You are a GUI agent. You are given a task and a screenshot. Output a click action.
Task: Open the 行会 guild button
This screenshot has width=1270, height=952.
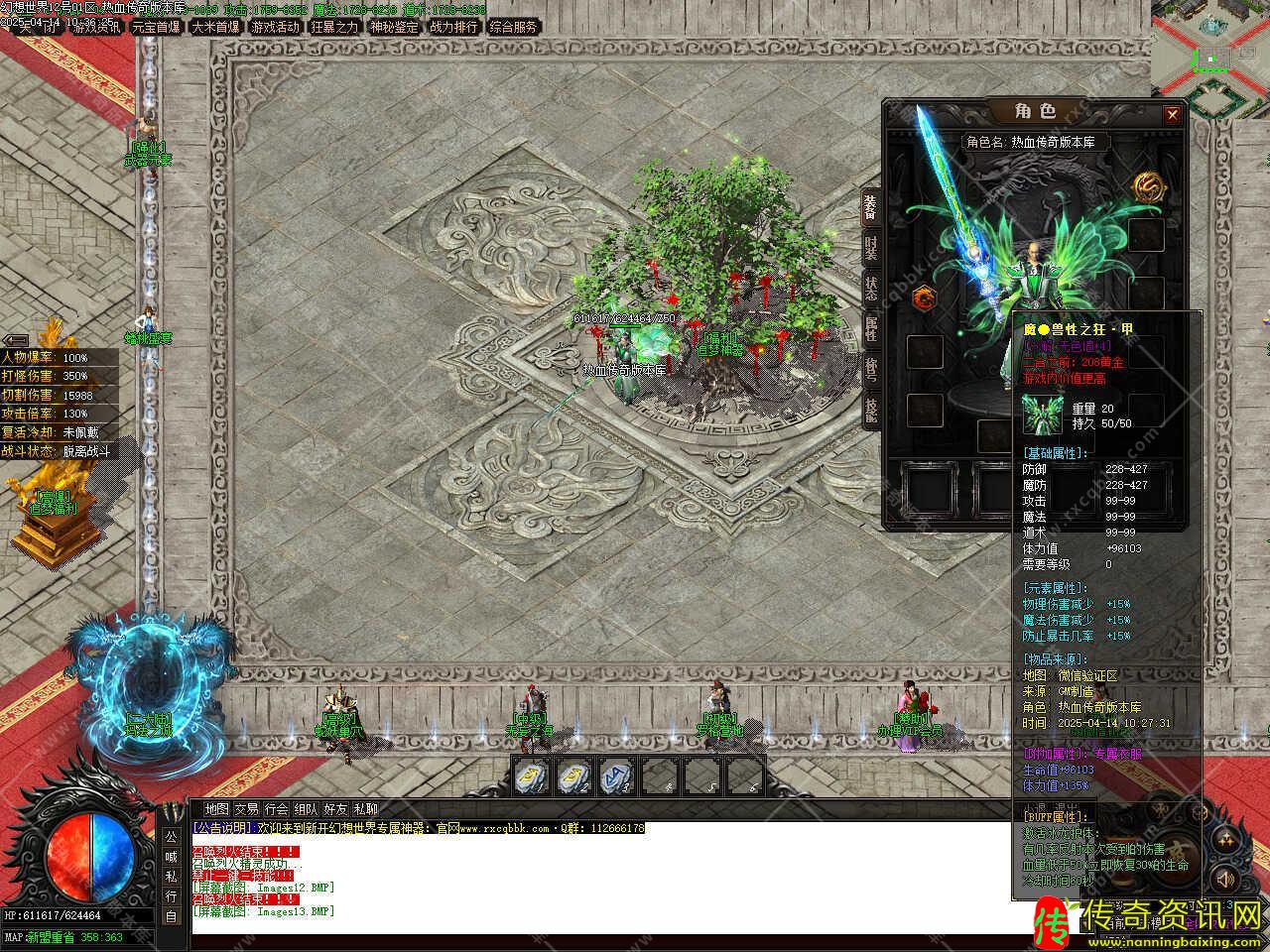click(x=277, y=809)
